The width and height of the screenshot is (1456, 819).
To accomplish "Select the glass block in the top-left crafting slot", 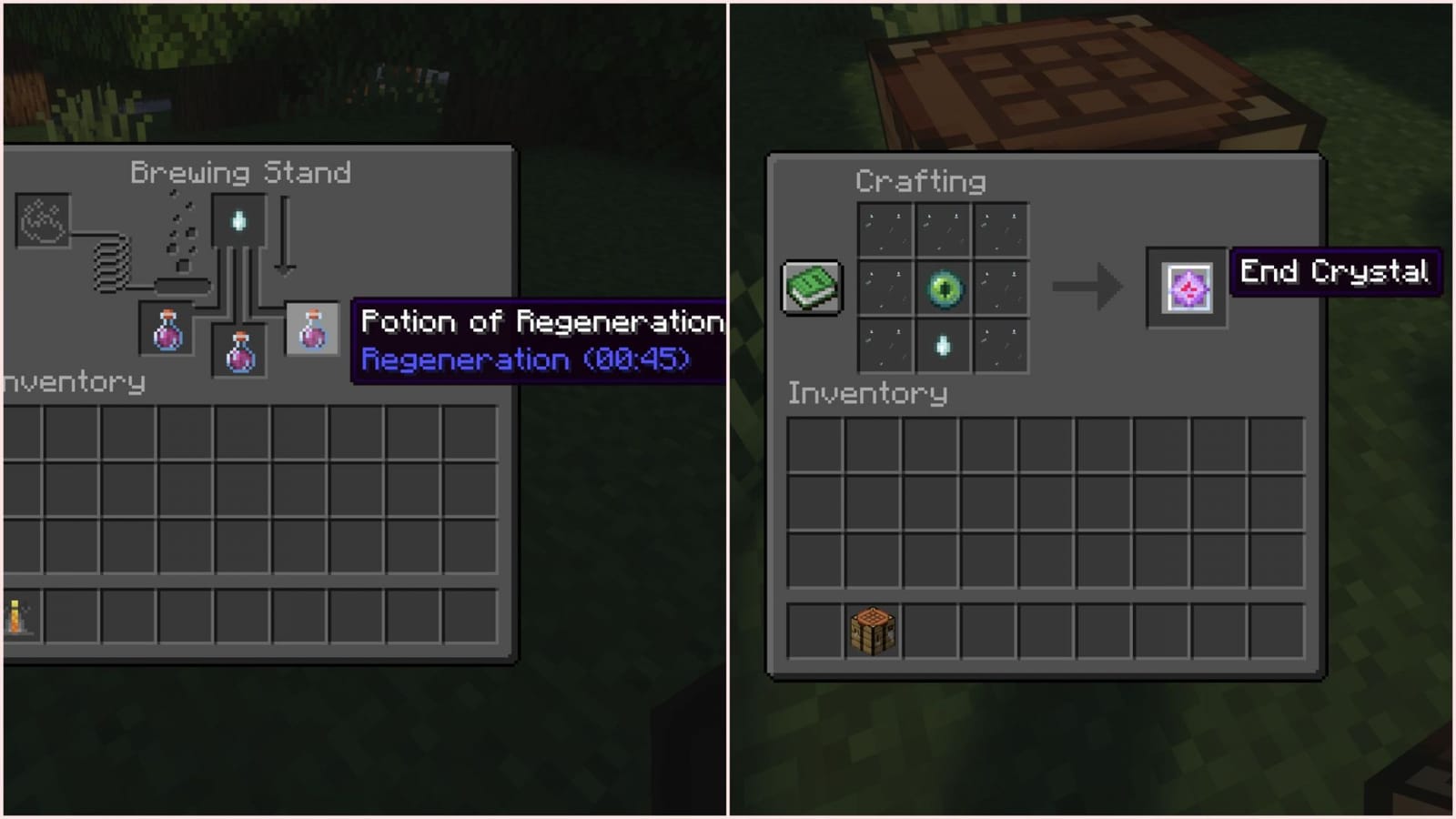I will (884, 229).
